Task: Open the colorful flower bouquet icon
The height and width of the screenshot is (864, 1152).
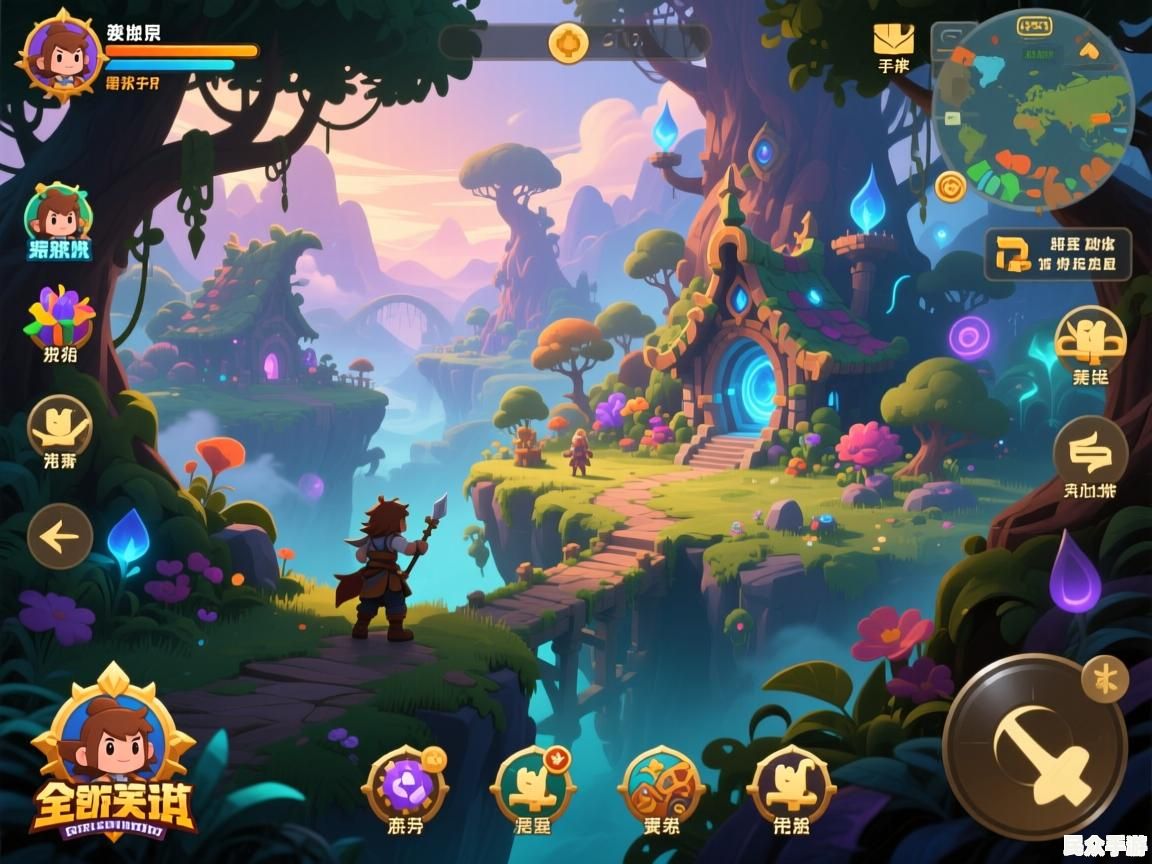Action: pos(59,316)
